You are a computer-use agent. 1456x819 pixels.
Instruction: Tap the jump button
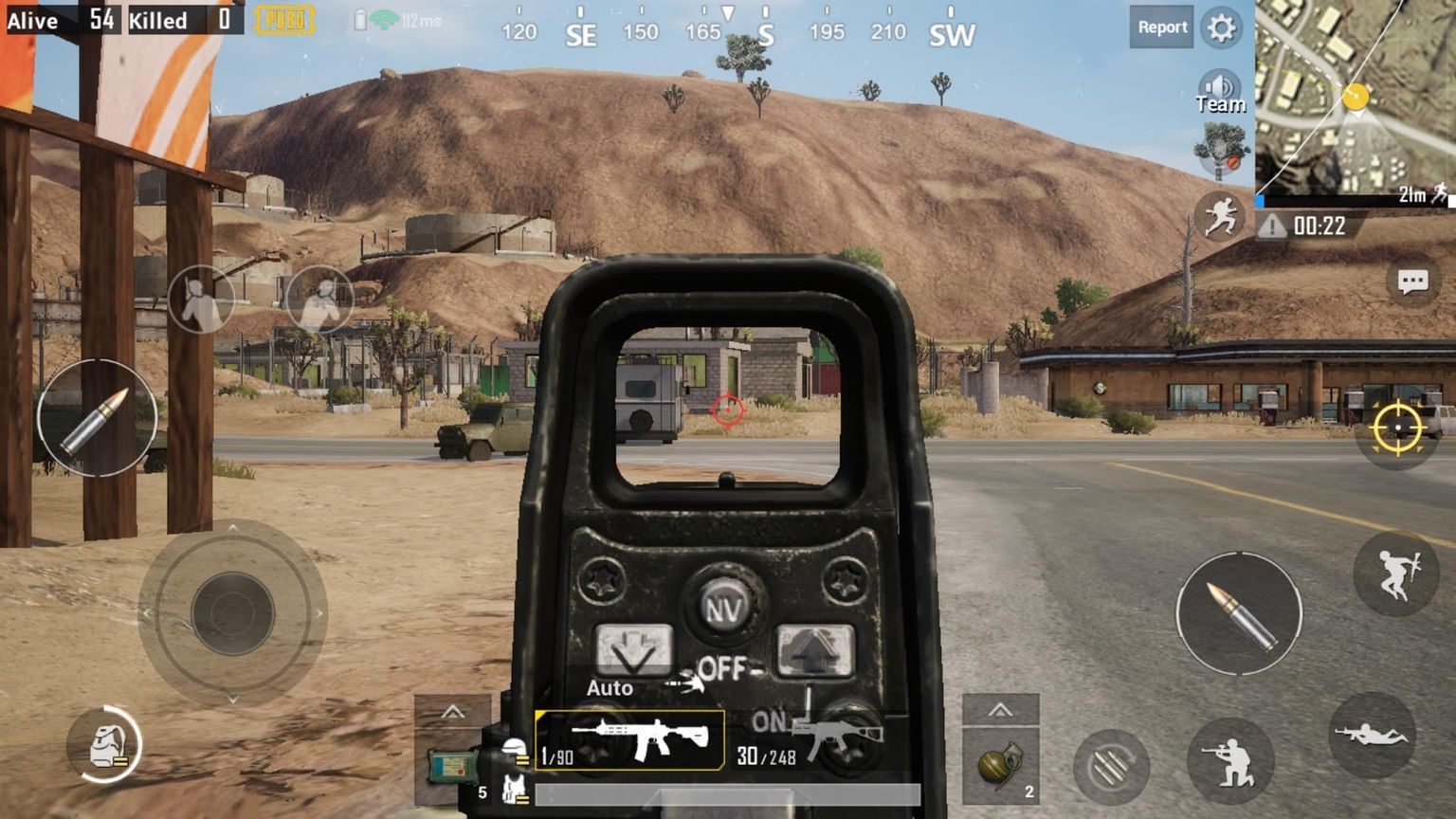pyautogui.click(x=1396, y=573)
